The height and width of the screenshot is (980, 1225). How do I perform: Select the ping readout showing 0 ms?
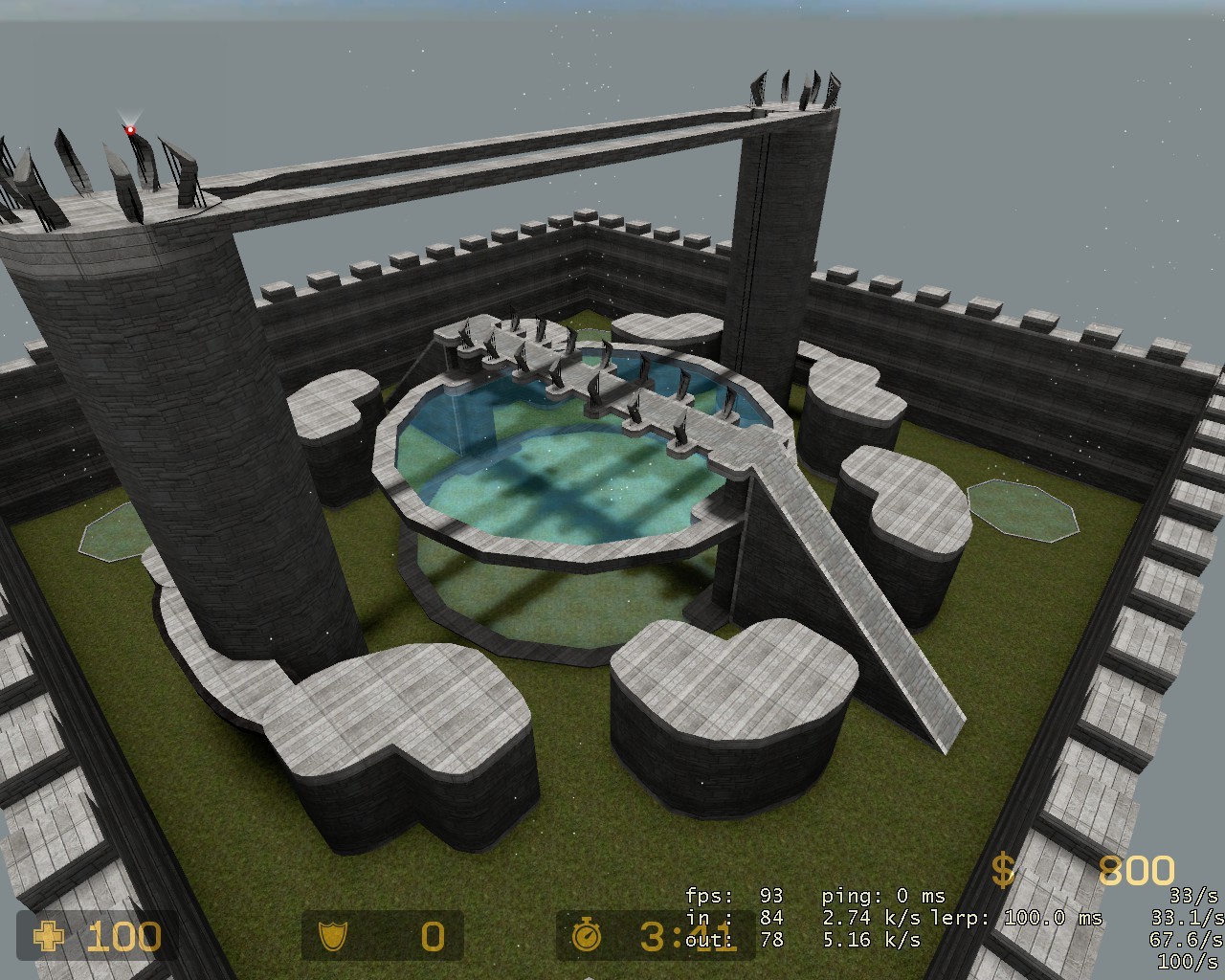[x=882, y=898]
